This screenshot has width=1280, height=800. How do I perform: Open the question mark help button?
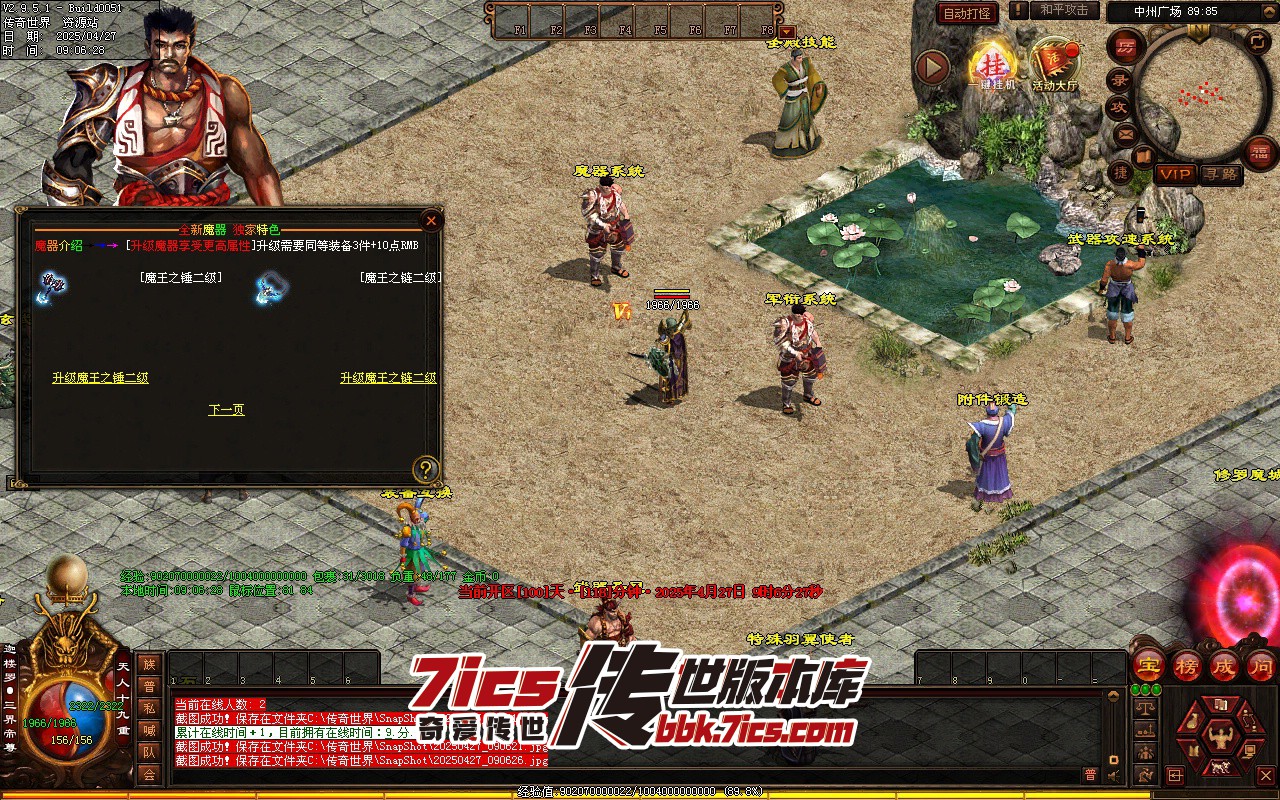point(426,468)
